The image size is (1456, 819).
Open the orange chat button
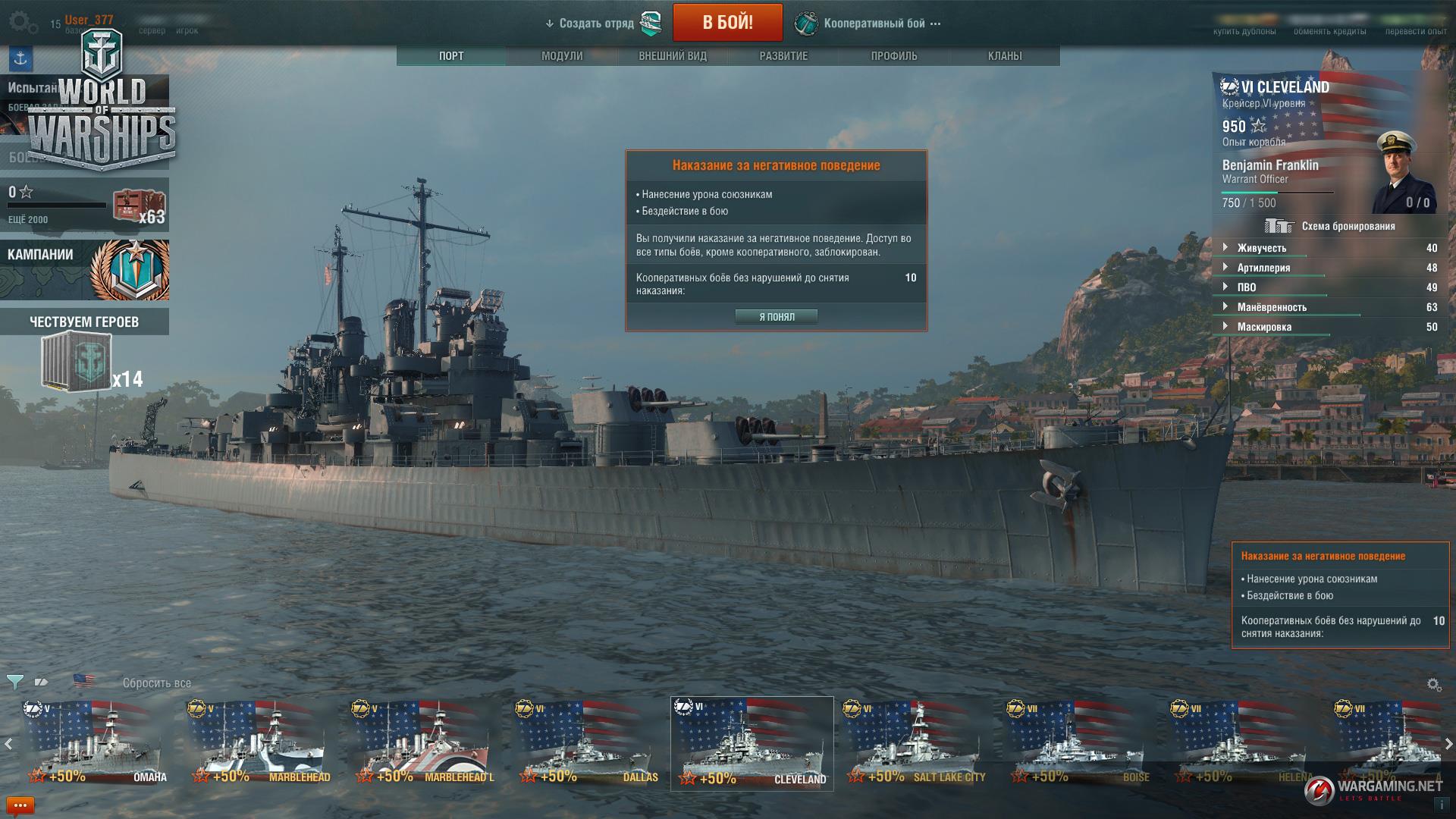20,805
